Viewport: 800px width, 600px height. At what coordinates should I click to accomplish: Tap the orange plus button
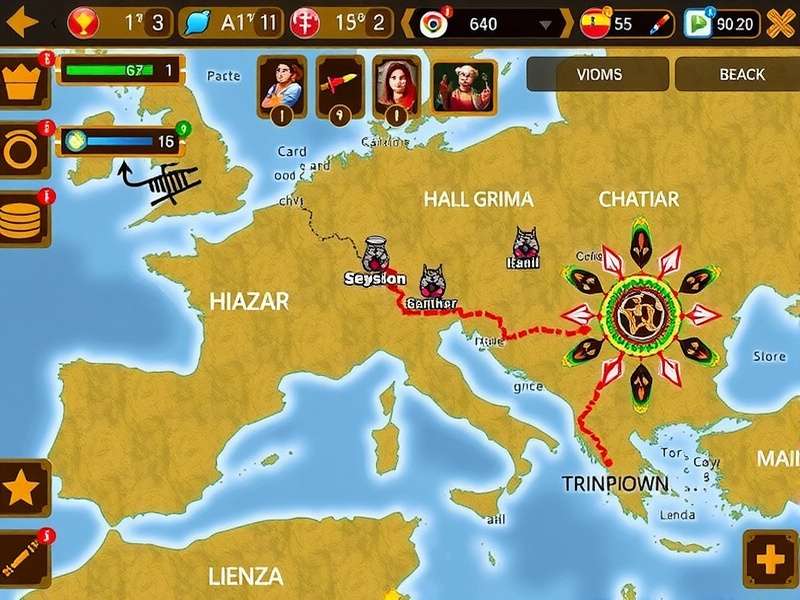point(771,558)
